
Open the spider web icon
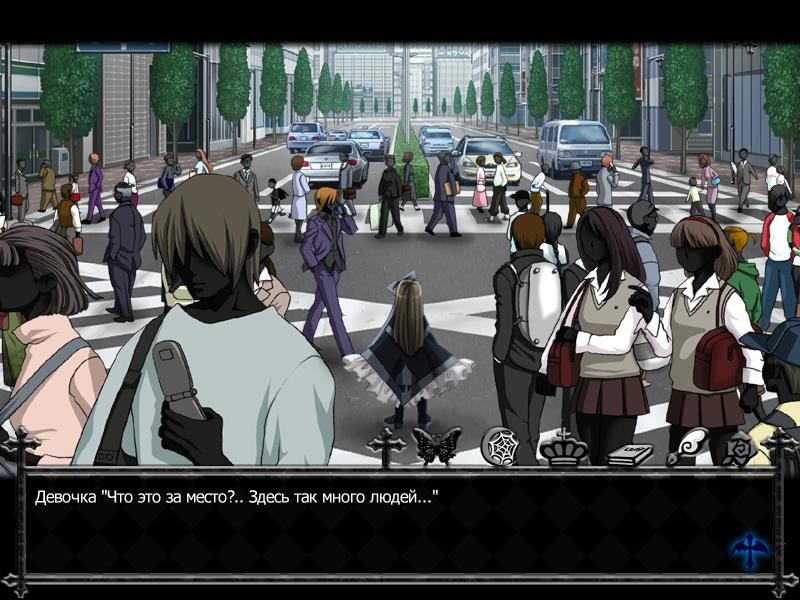498,446
